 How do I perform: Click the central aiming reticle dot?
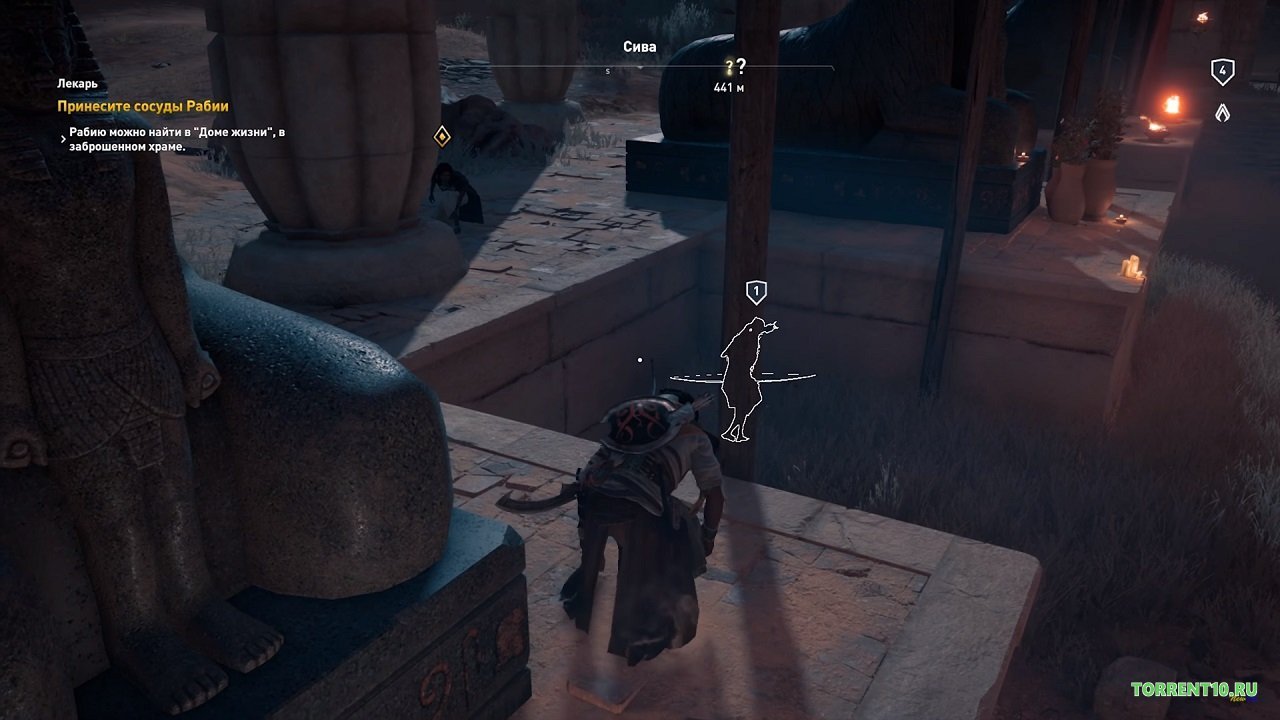click(x=640, y=358)
